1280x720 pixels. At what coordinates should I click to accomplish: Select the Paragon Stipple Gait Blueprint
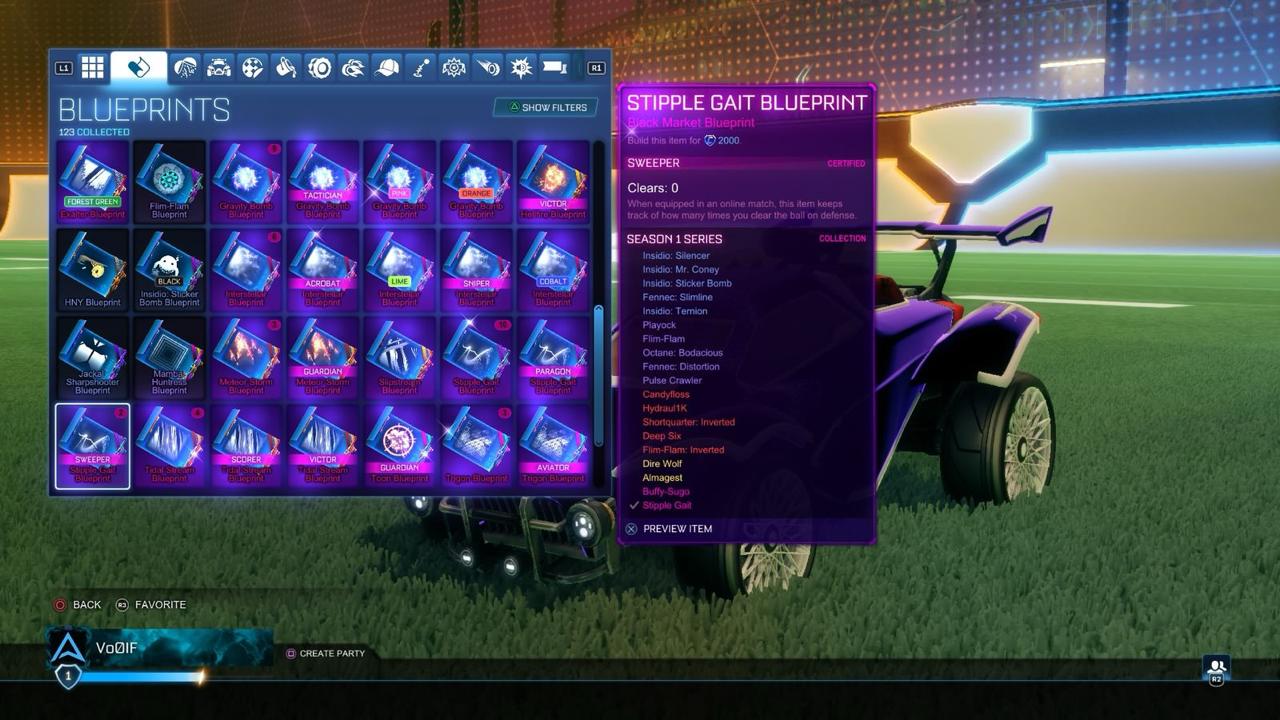click(553, 357)
